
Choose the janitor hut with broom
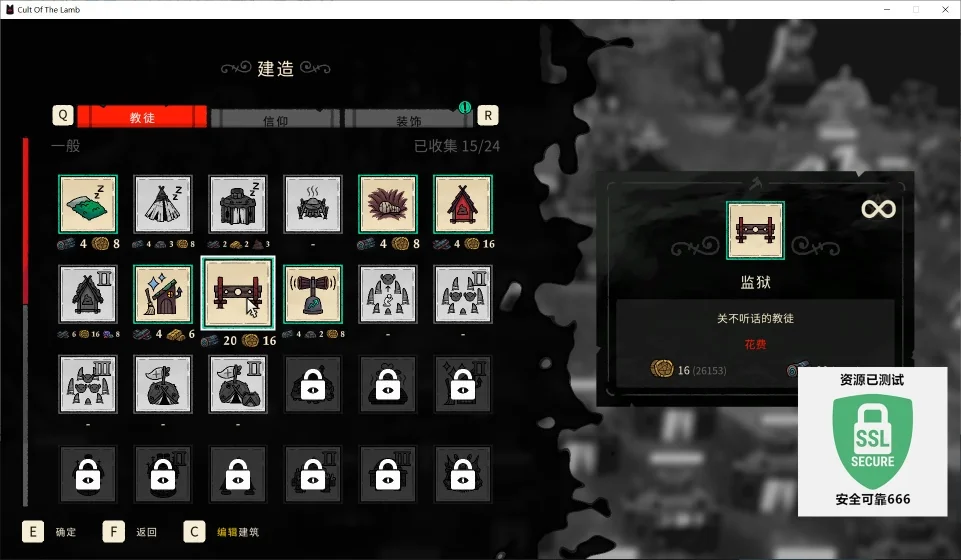point(163,294)
